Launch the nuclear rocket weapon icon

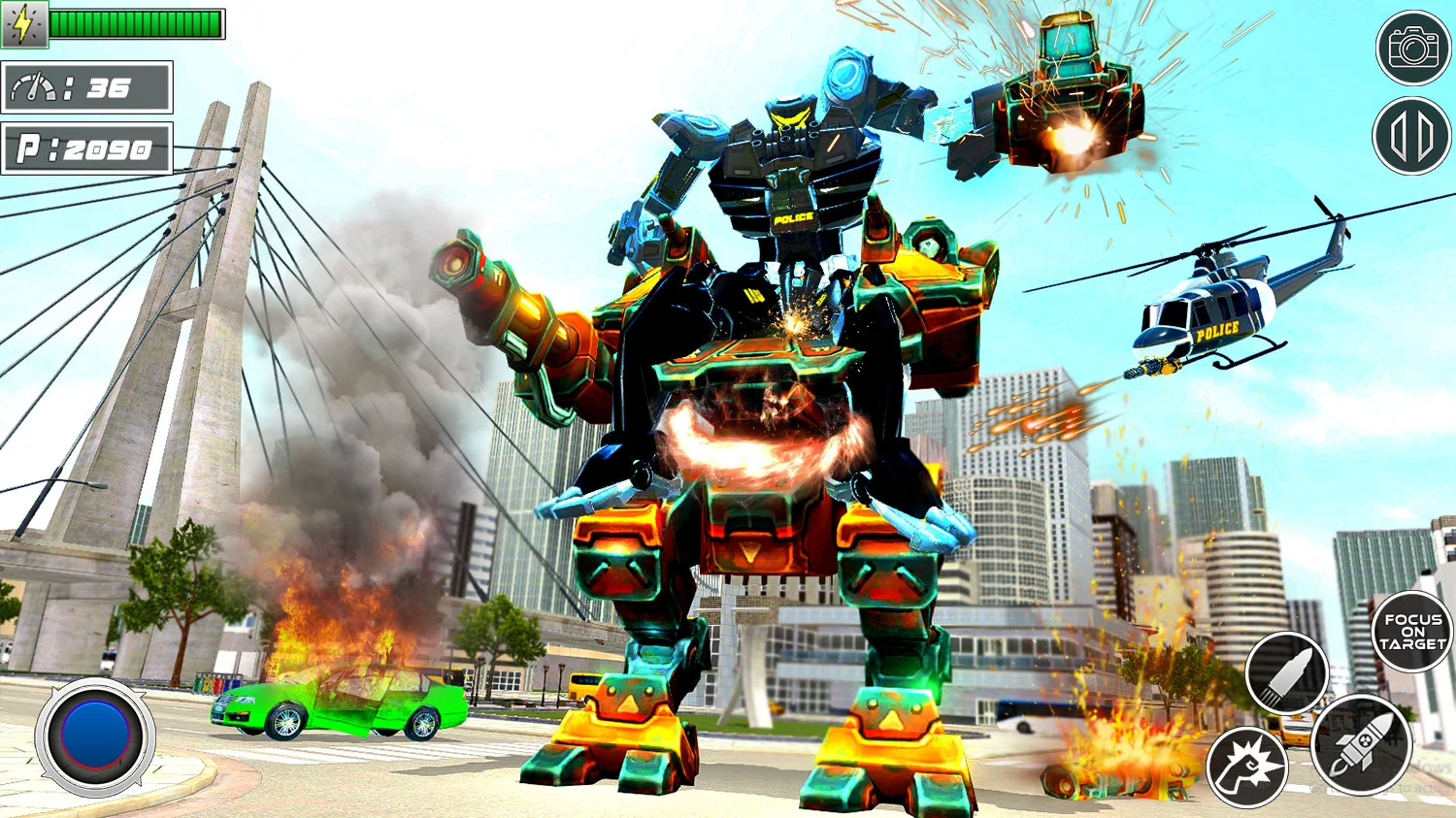[1365, 744]
